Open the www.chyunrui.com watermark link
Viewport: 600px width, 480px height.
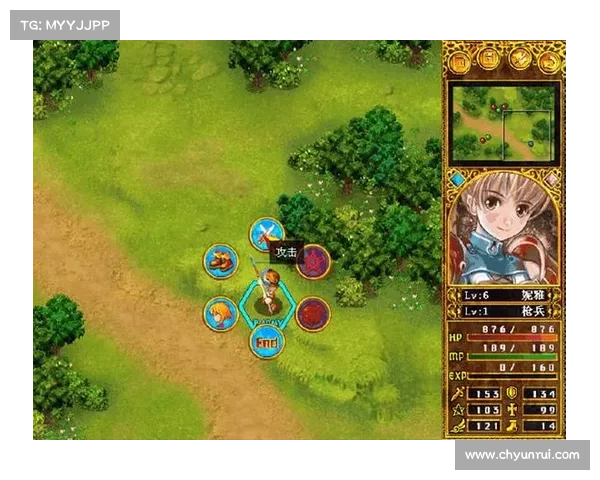(522, 455)
